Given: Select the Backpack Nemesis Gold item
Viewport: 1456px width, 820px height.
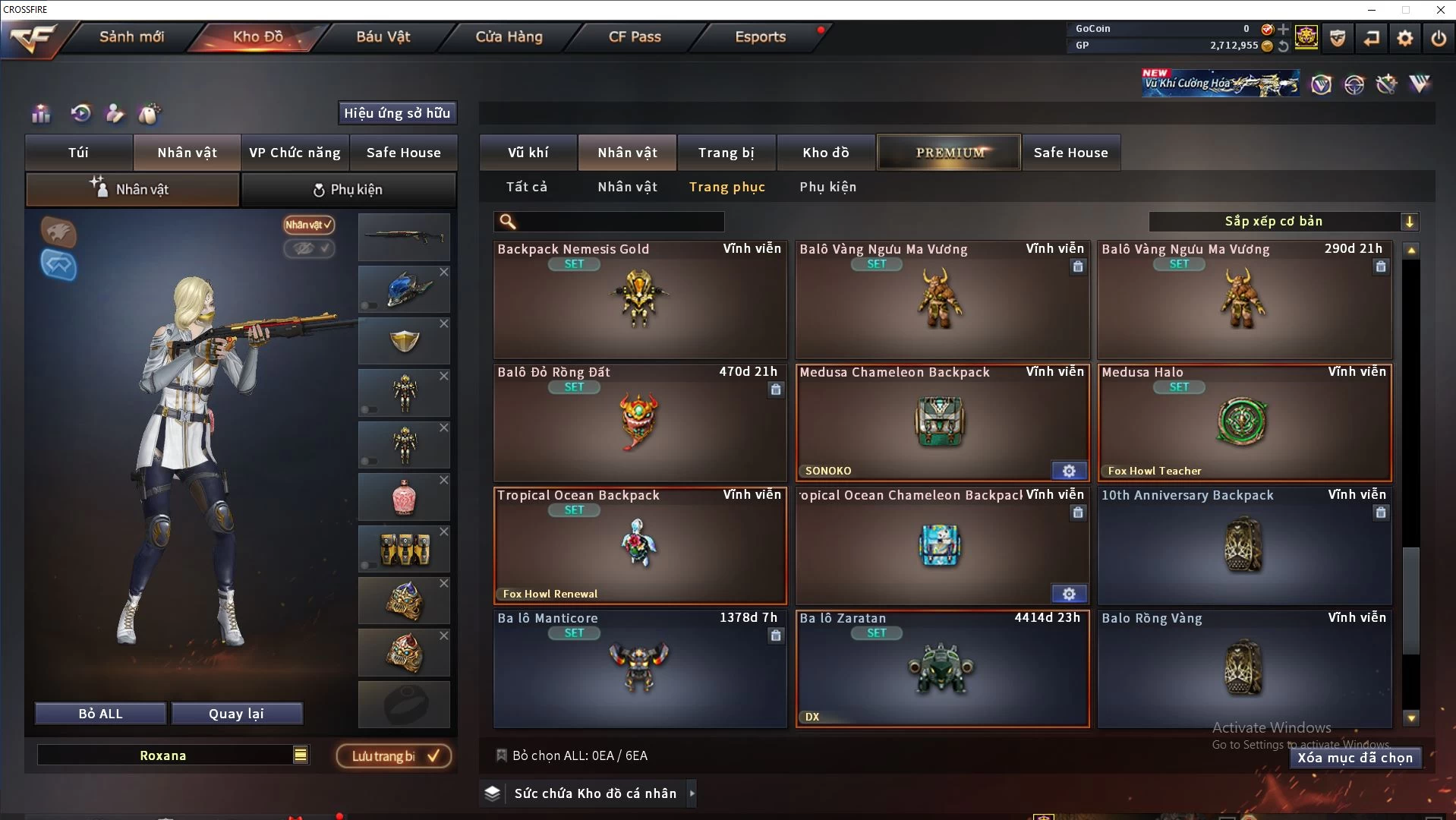Looking at the screenshot, I should (639, 300).
